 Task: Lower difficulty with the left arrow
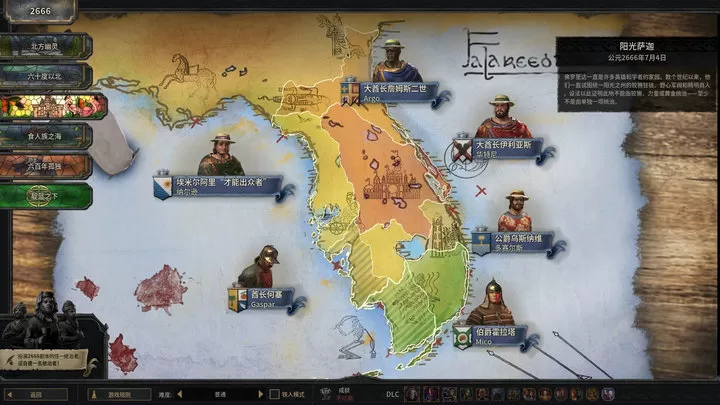pos(181,394)
